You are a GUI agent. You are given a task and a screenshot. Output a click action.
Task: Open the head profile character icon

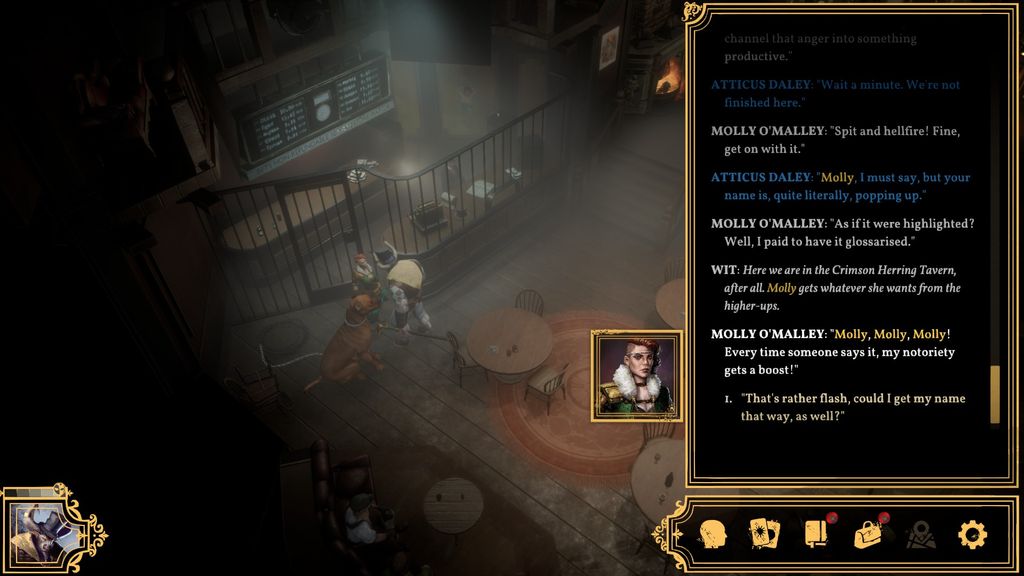[x=711, y=534]
